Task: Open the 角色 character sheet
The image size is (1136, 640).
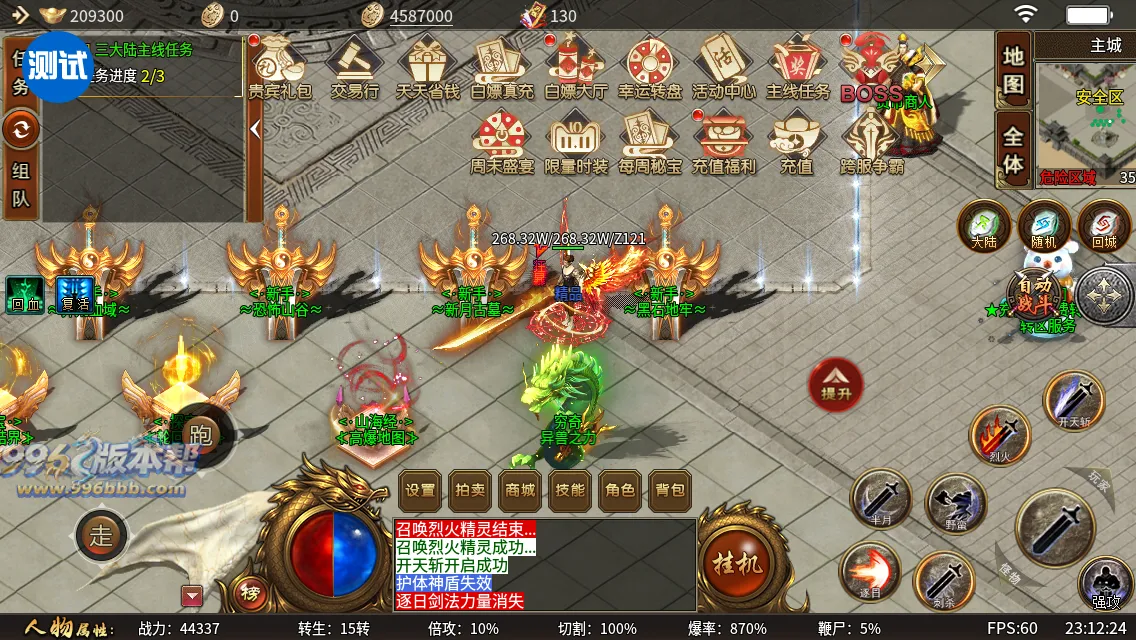Action: pyautogui.click(x=620, y=490)
